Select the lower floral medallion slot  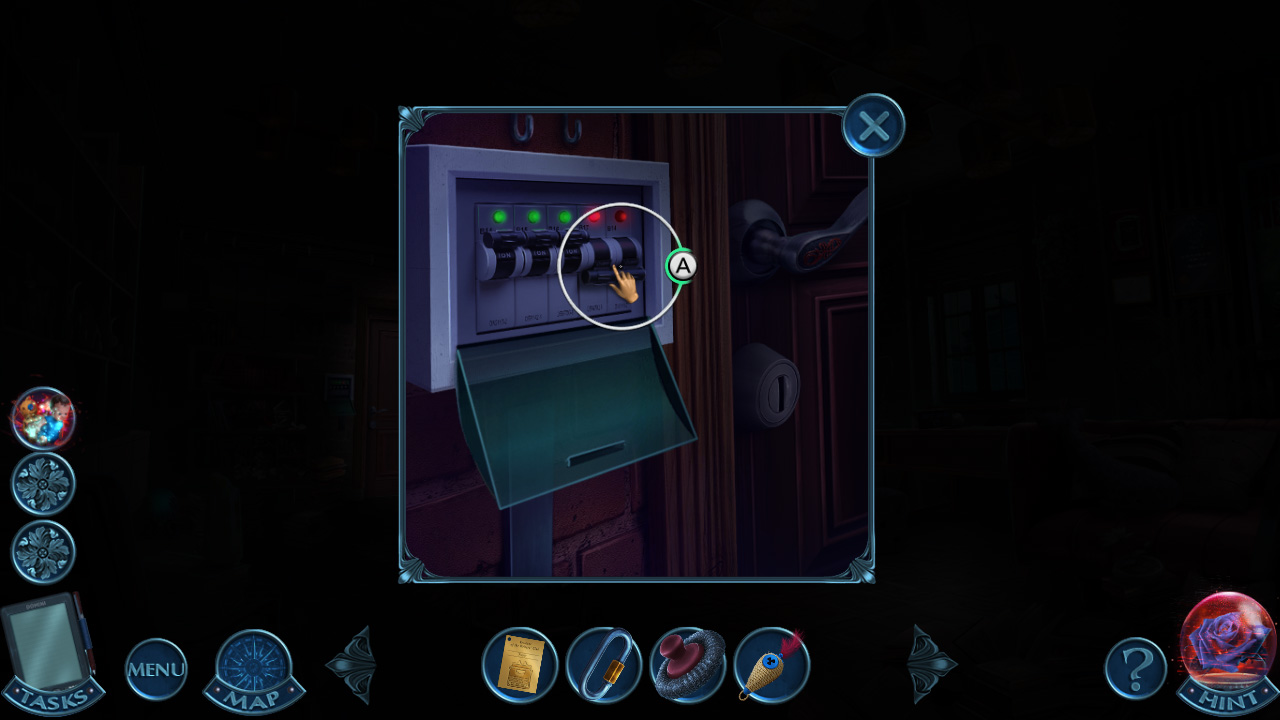coord(42,551)
